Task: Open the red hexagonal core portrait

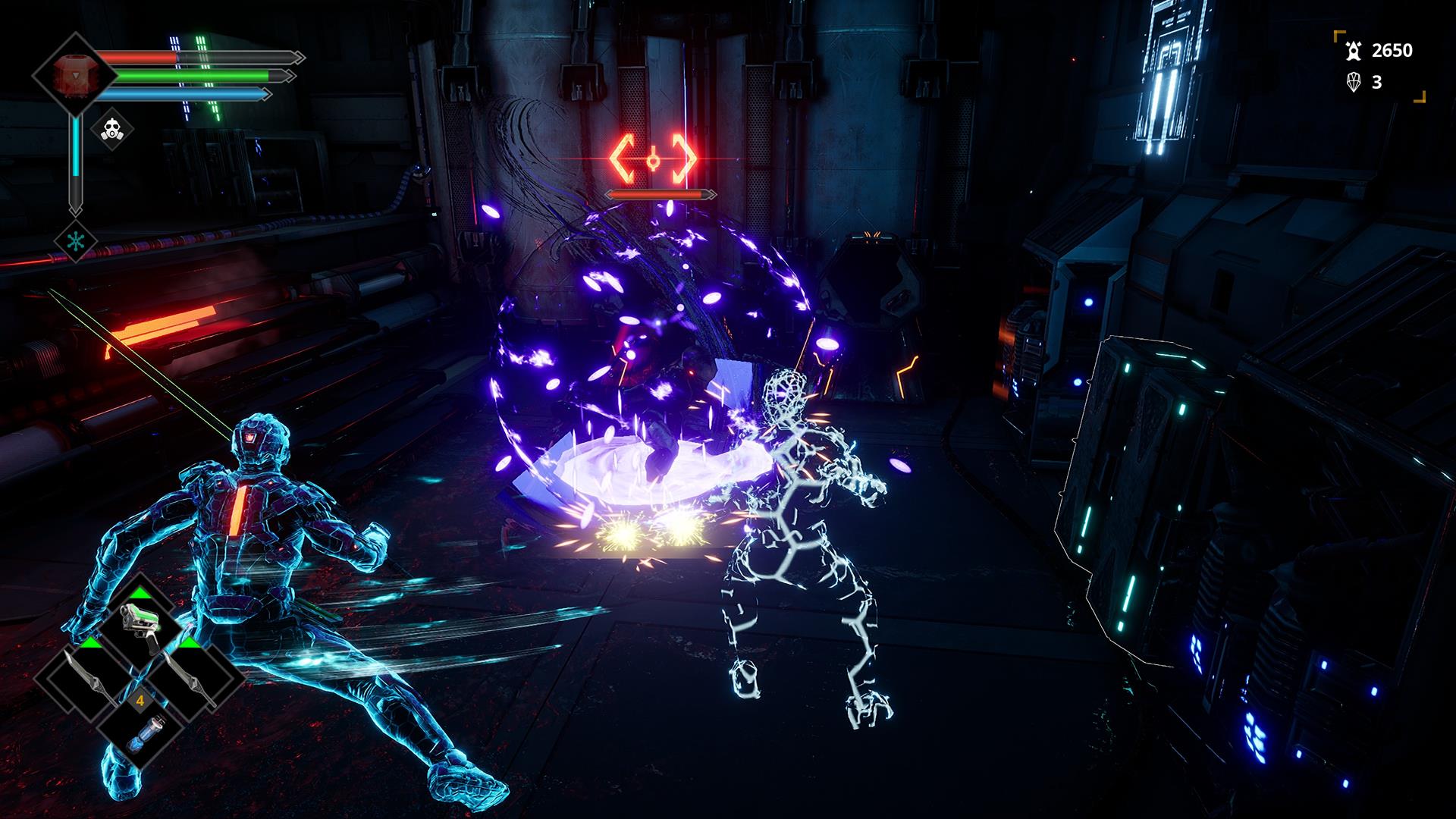Action: click(74, 74)
